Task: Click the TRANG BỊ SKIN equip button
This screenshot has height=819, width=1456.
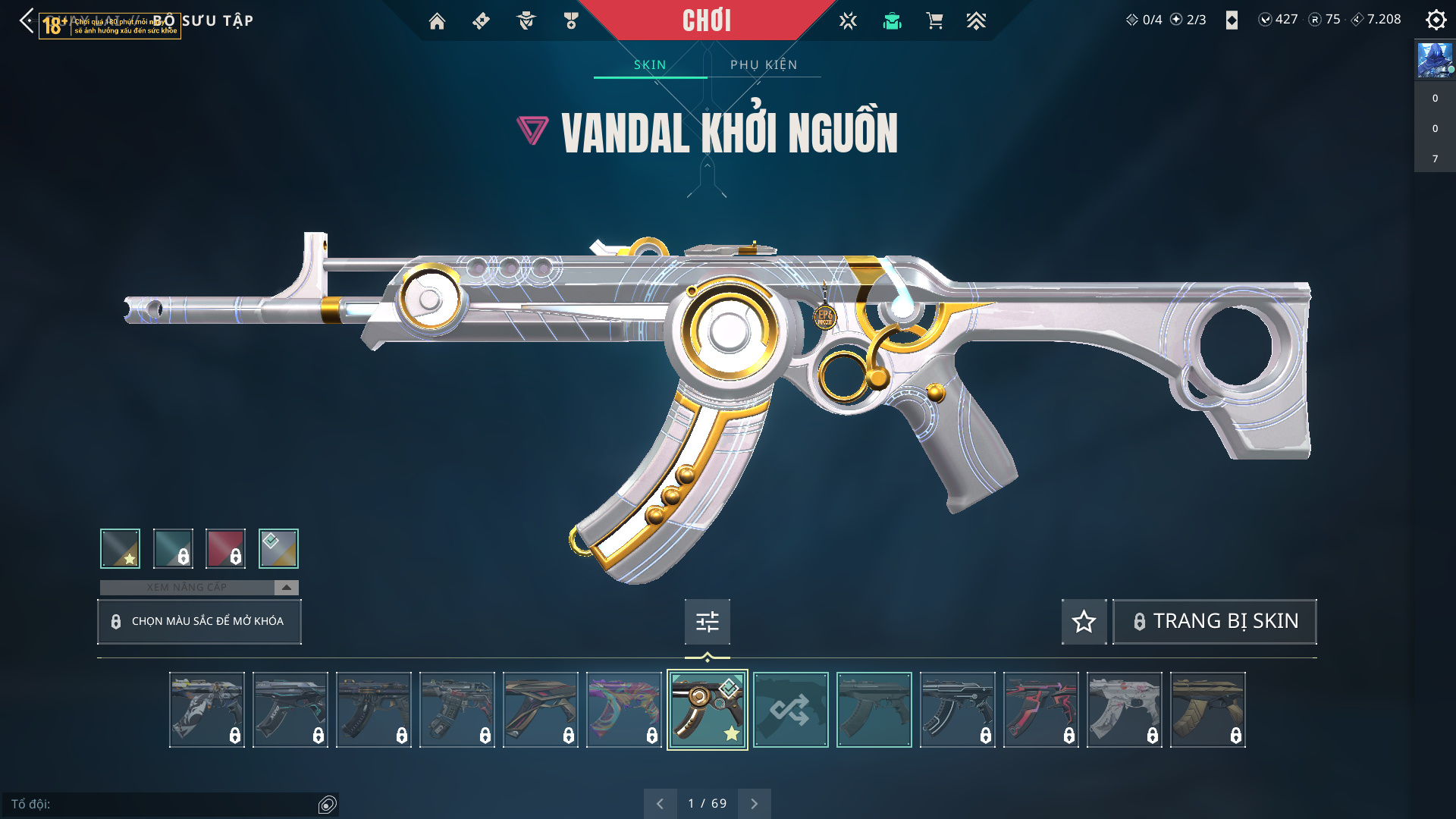Action: (1214, 622)
